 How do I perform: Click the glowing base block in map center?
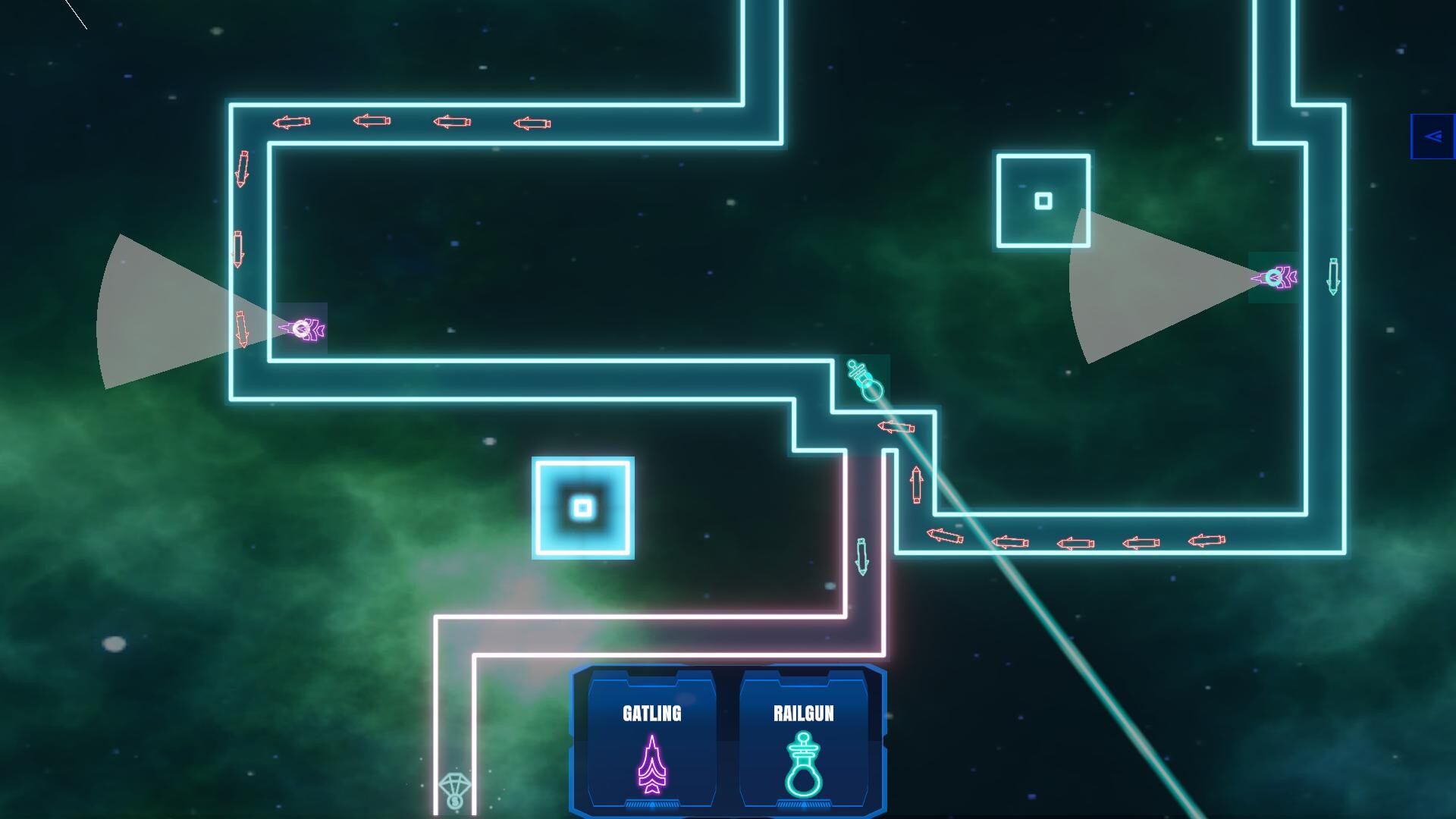click(582, 508)
